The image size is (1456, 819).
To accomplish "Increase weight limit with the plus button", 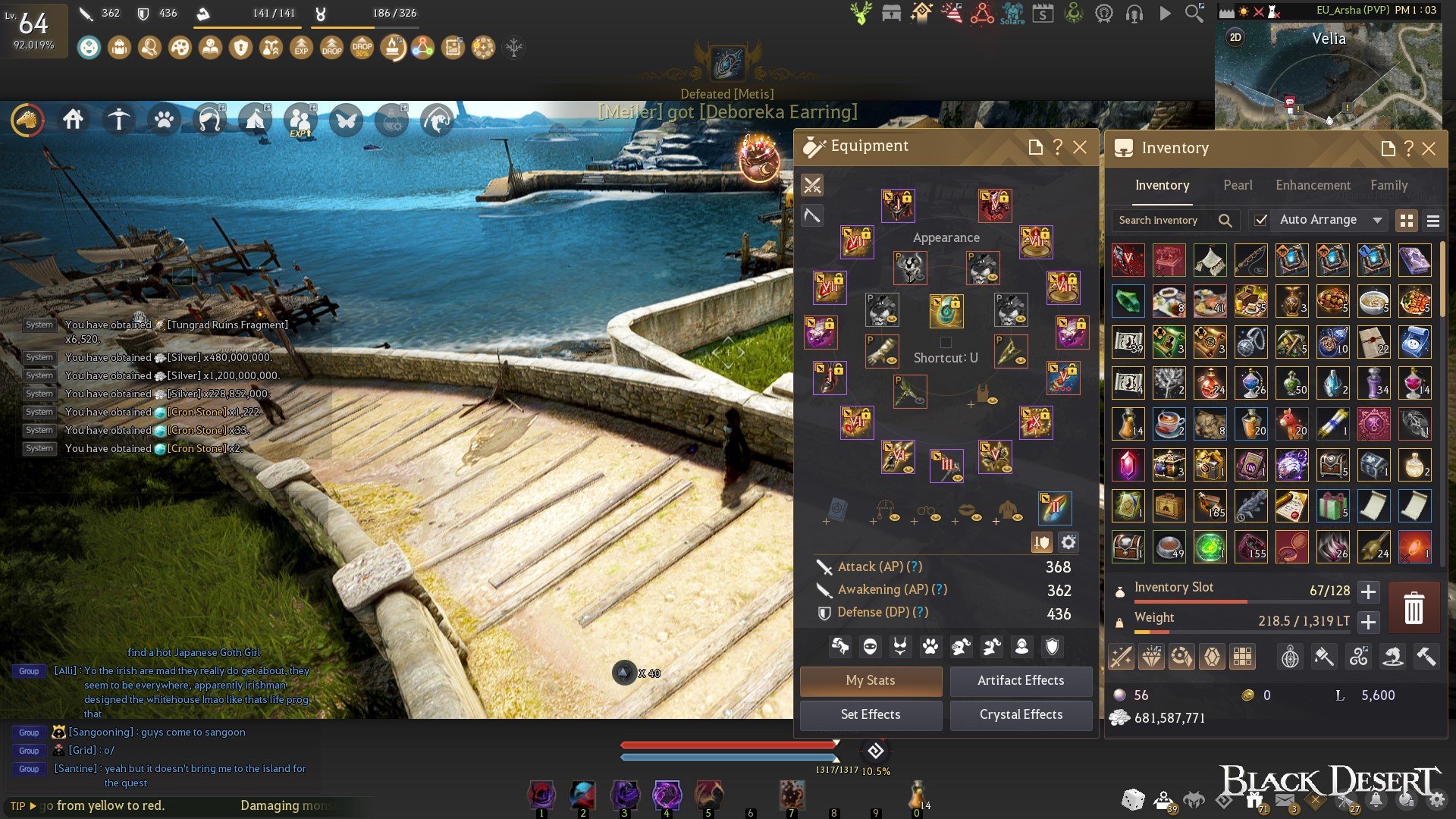I will coord(1368,622).
